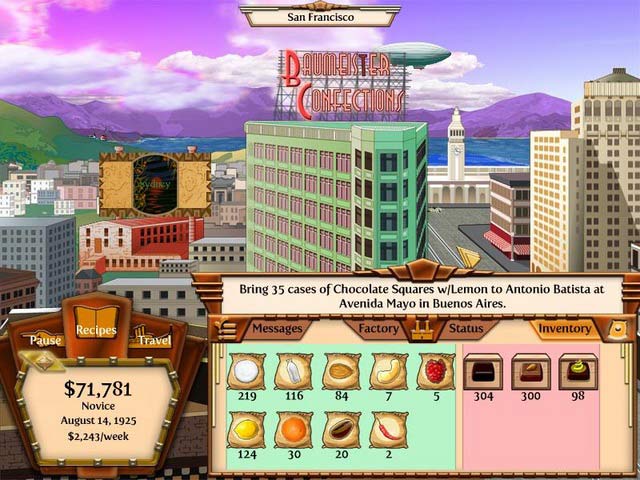Switch to the Messages tab
The width and height of the screenshot is (640, 480).
[276, 328]
